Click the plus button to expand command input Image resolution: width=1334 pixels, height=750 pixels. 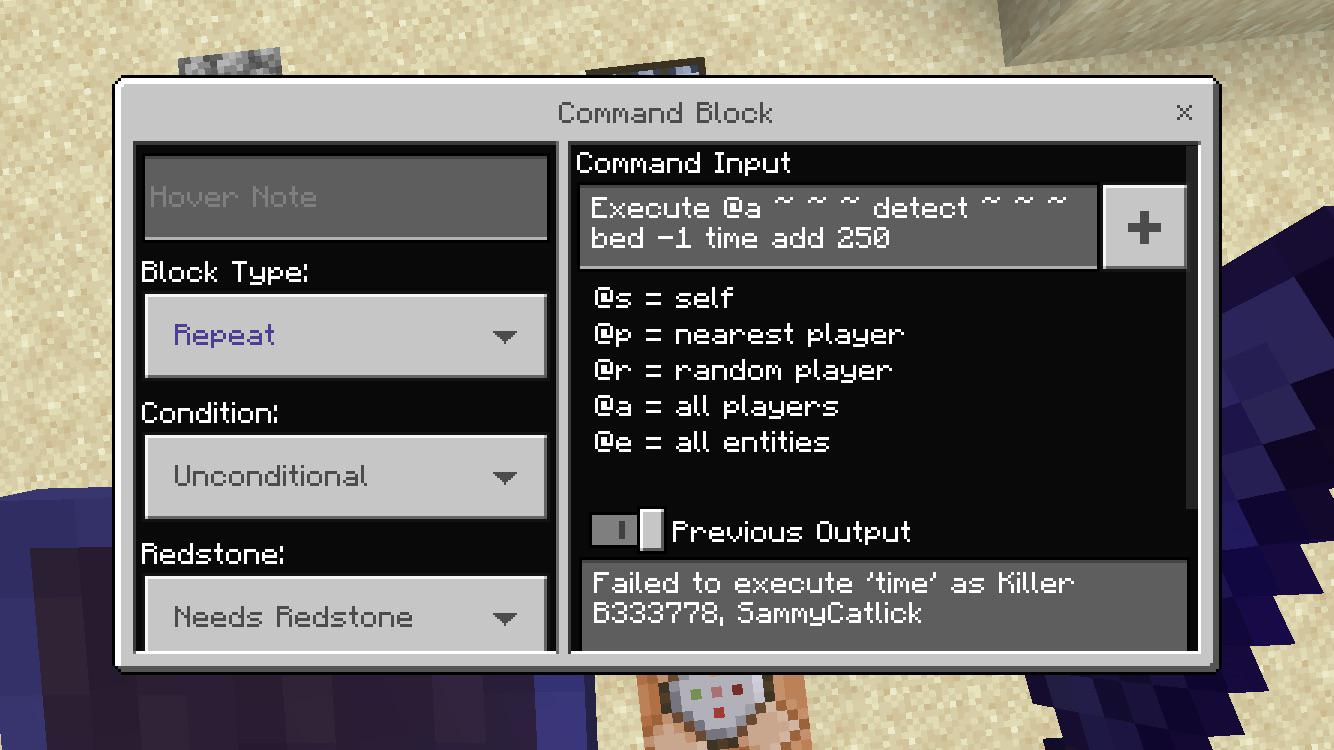pos(1143,226)
